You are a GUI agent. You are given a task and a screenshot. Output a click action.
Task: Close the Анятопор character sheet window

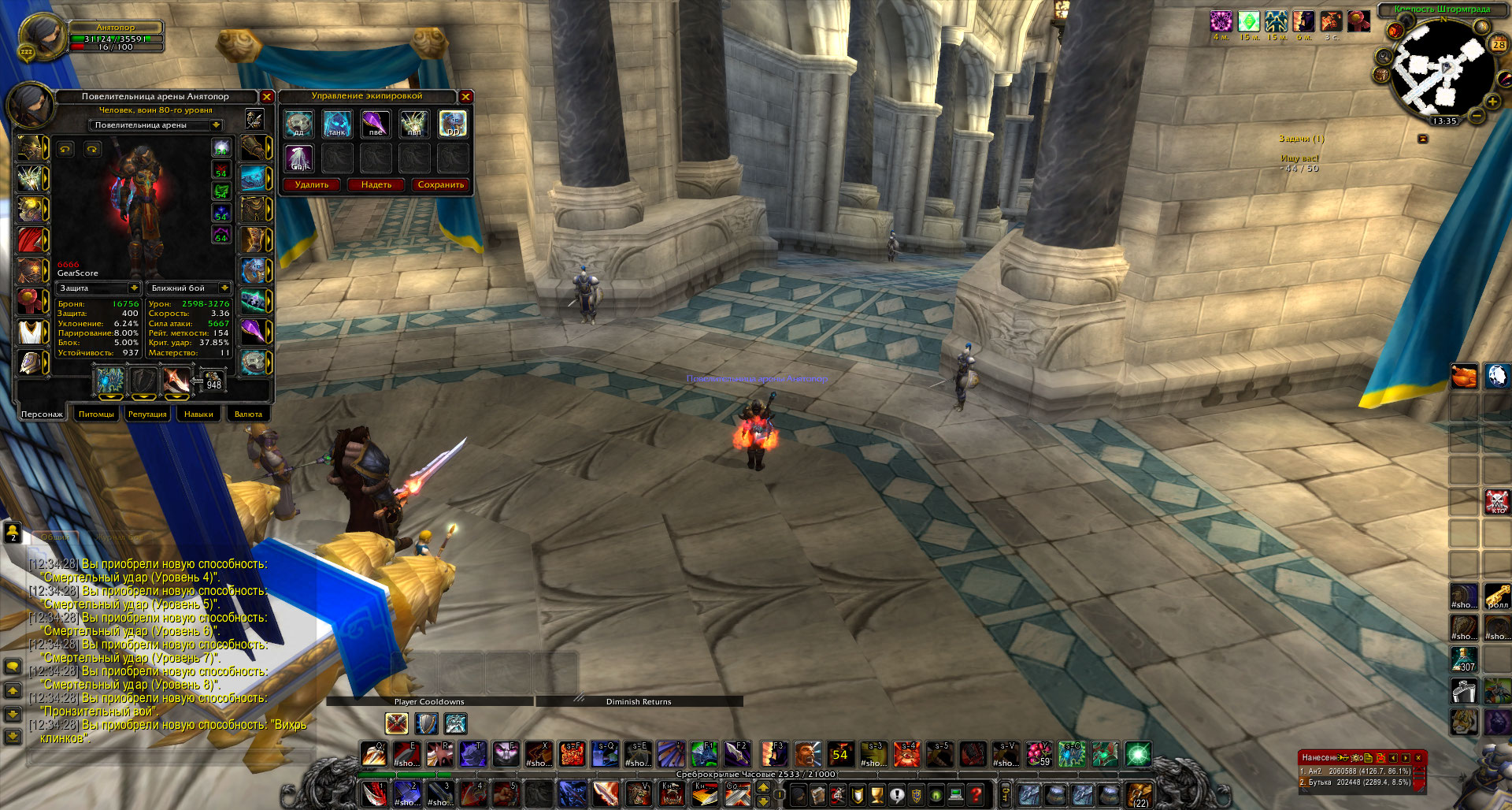tap(267, 97)
